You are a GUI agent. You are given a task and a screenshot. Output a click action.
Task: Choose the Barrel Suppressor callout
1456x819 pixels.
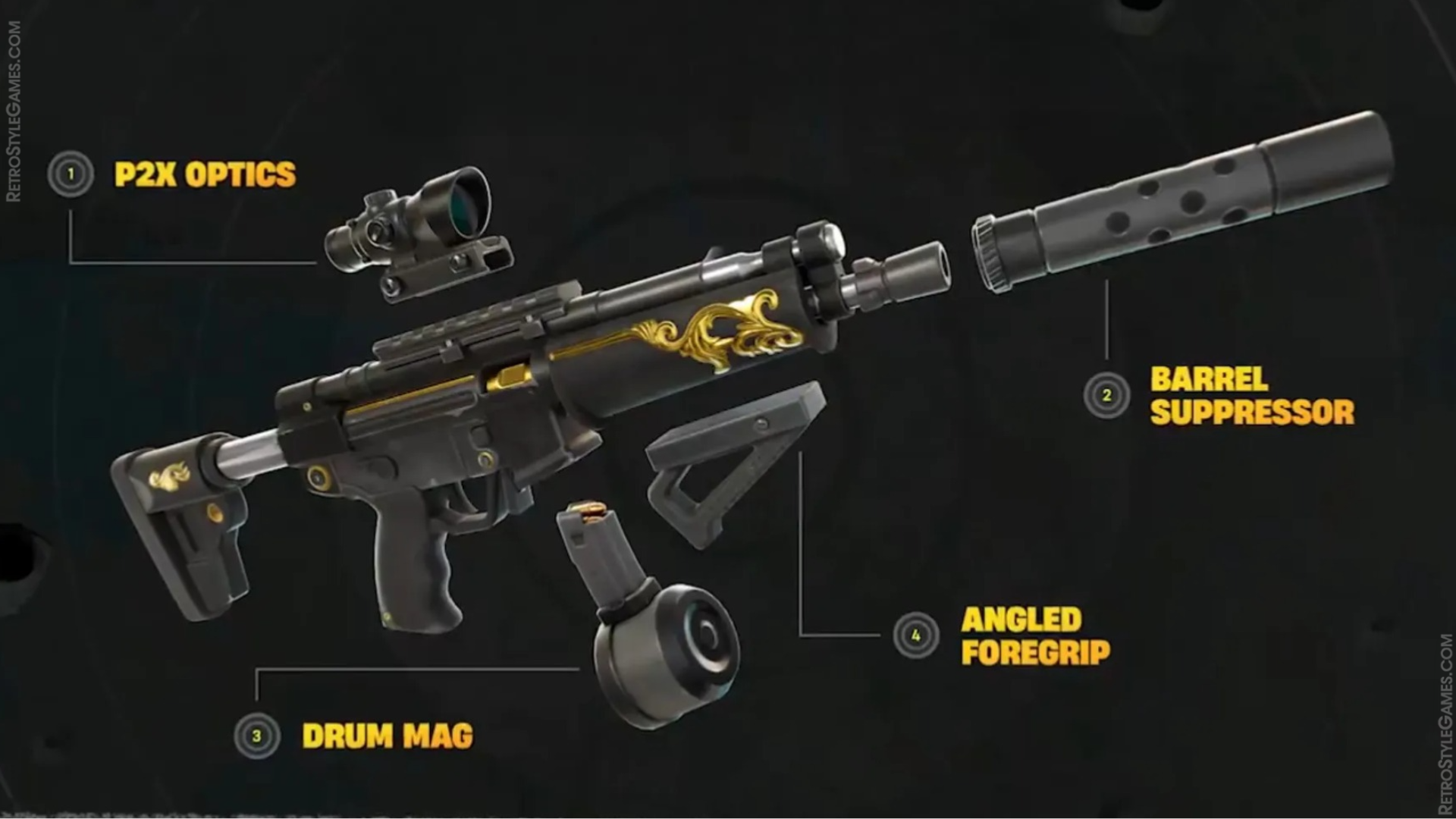tap(1251, 396)
